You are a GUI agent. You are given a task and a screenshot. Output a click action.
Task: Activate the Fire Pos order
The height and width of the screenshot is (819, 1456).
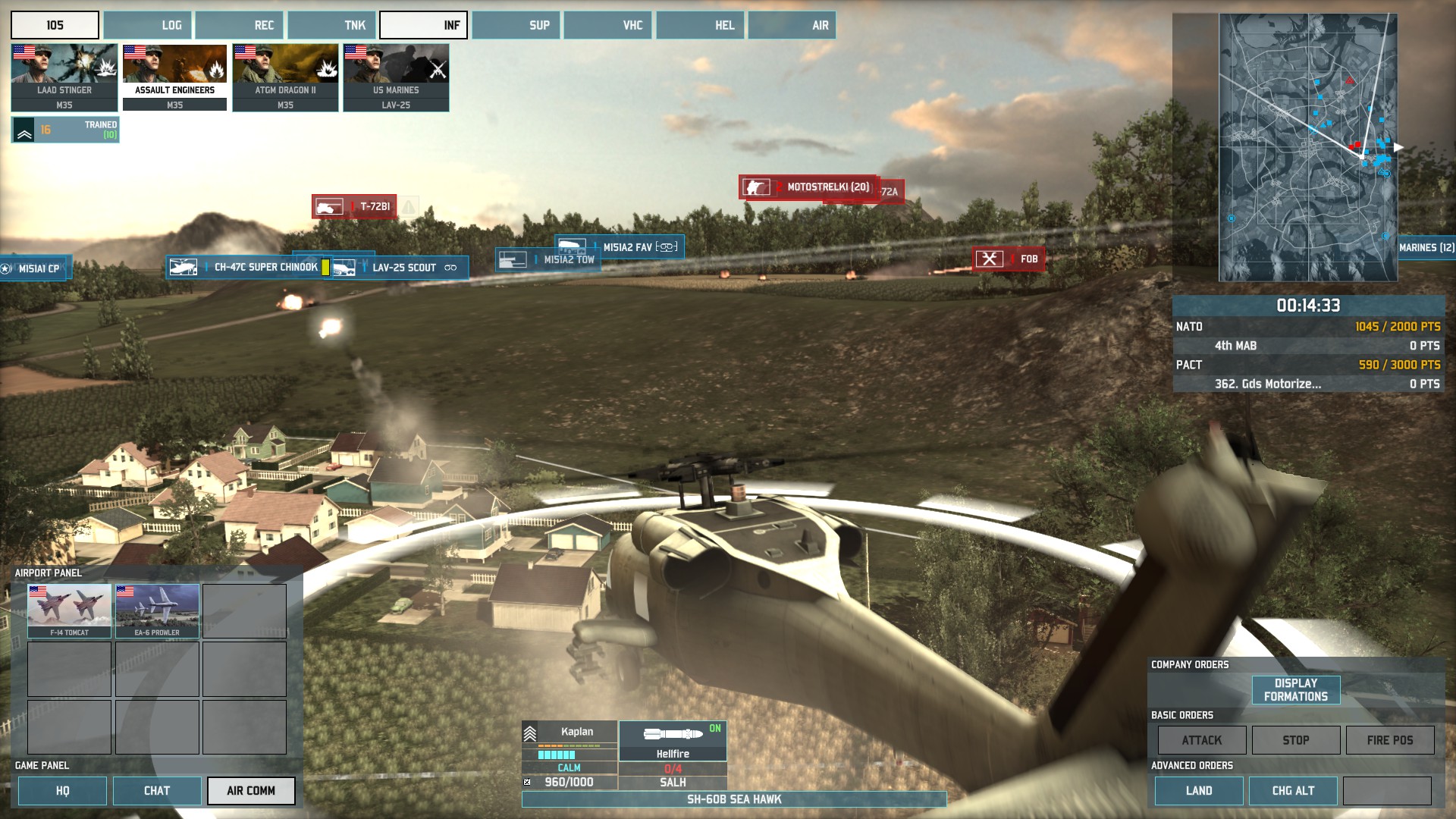(x=1389, y=740)
